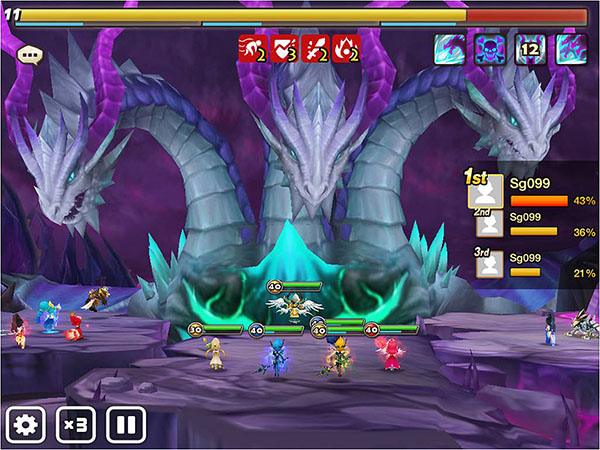Toggle the x3 battle speed button
Viewport: 600px width, 450px height.
[76, 424]
